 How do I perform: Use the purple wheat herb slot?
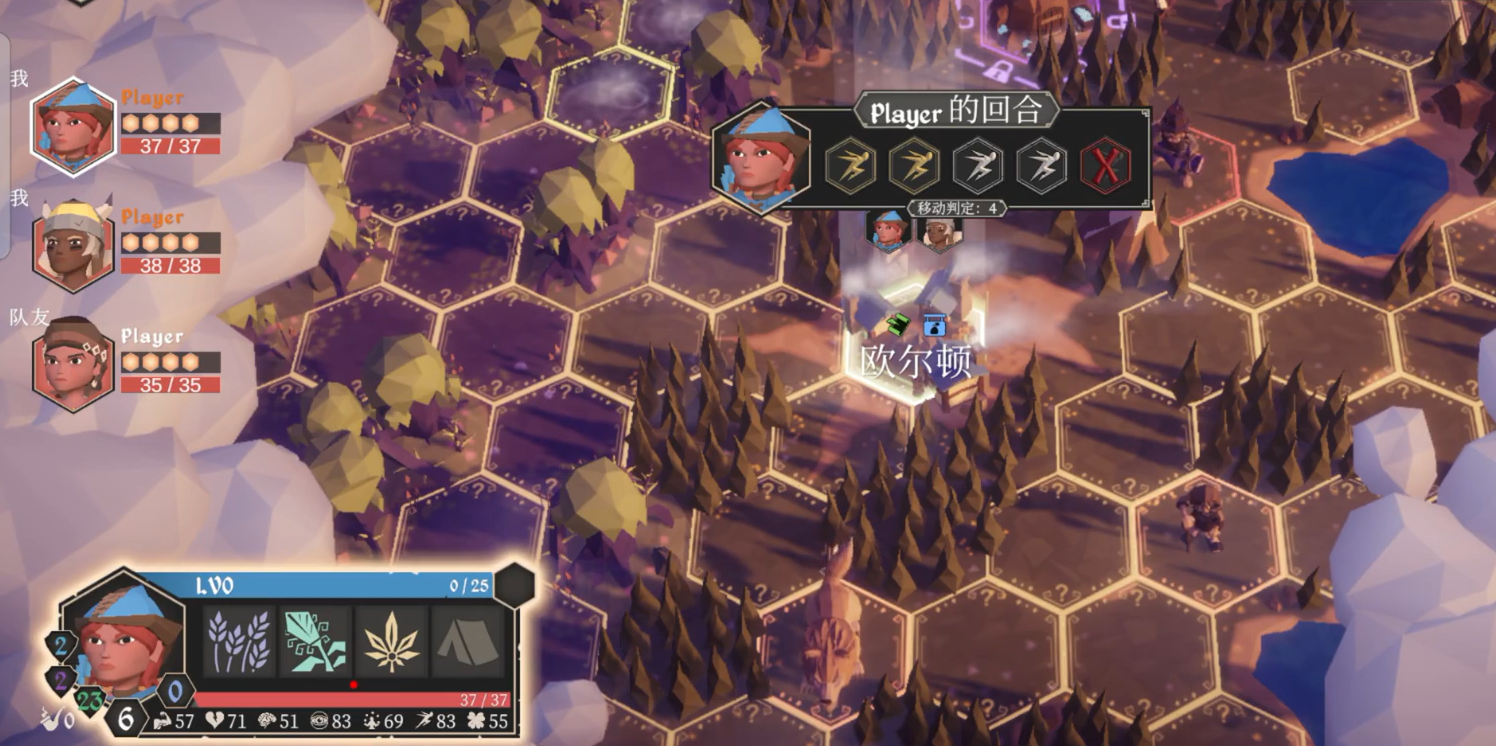[x=240, y=641]
